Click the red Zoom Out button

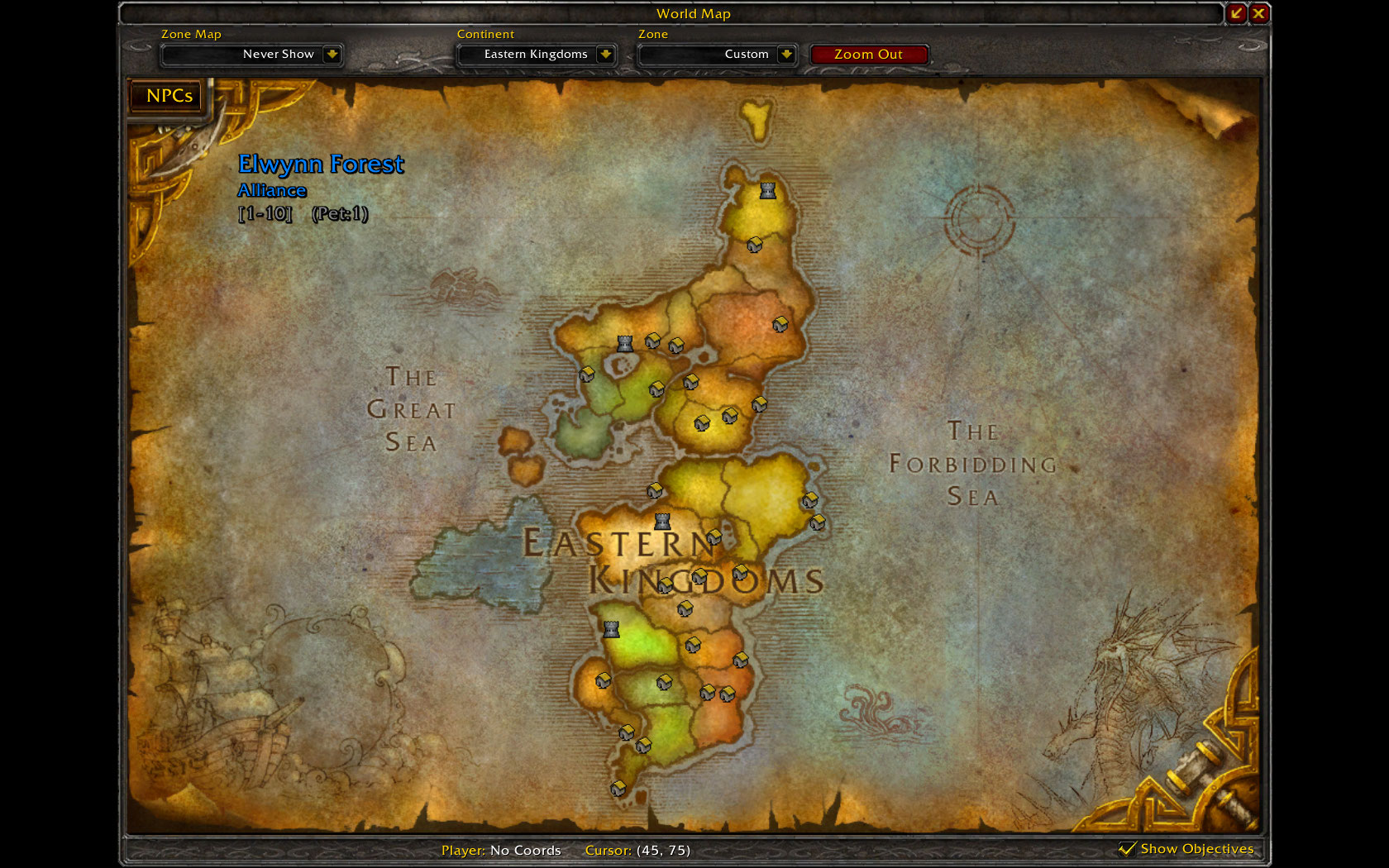pyautogui.click(x=868, y=55)
